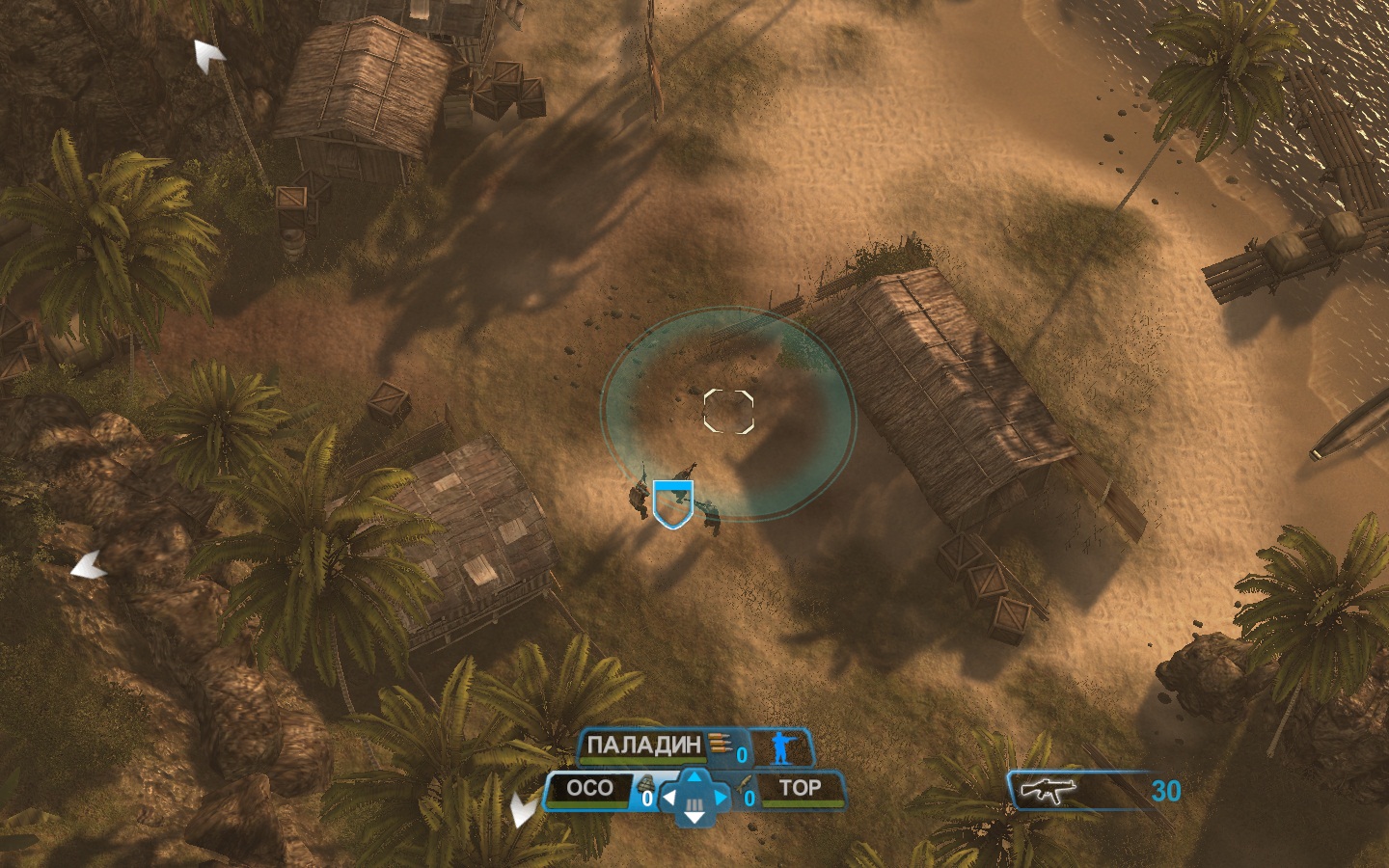The image size is (1389, 868).
Task: Select squad member ТОР
Action: [800, 789]
